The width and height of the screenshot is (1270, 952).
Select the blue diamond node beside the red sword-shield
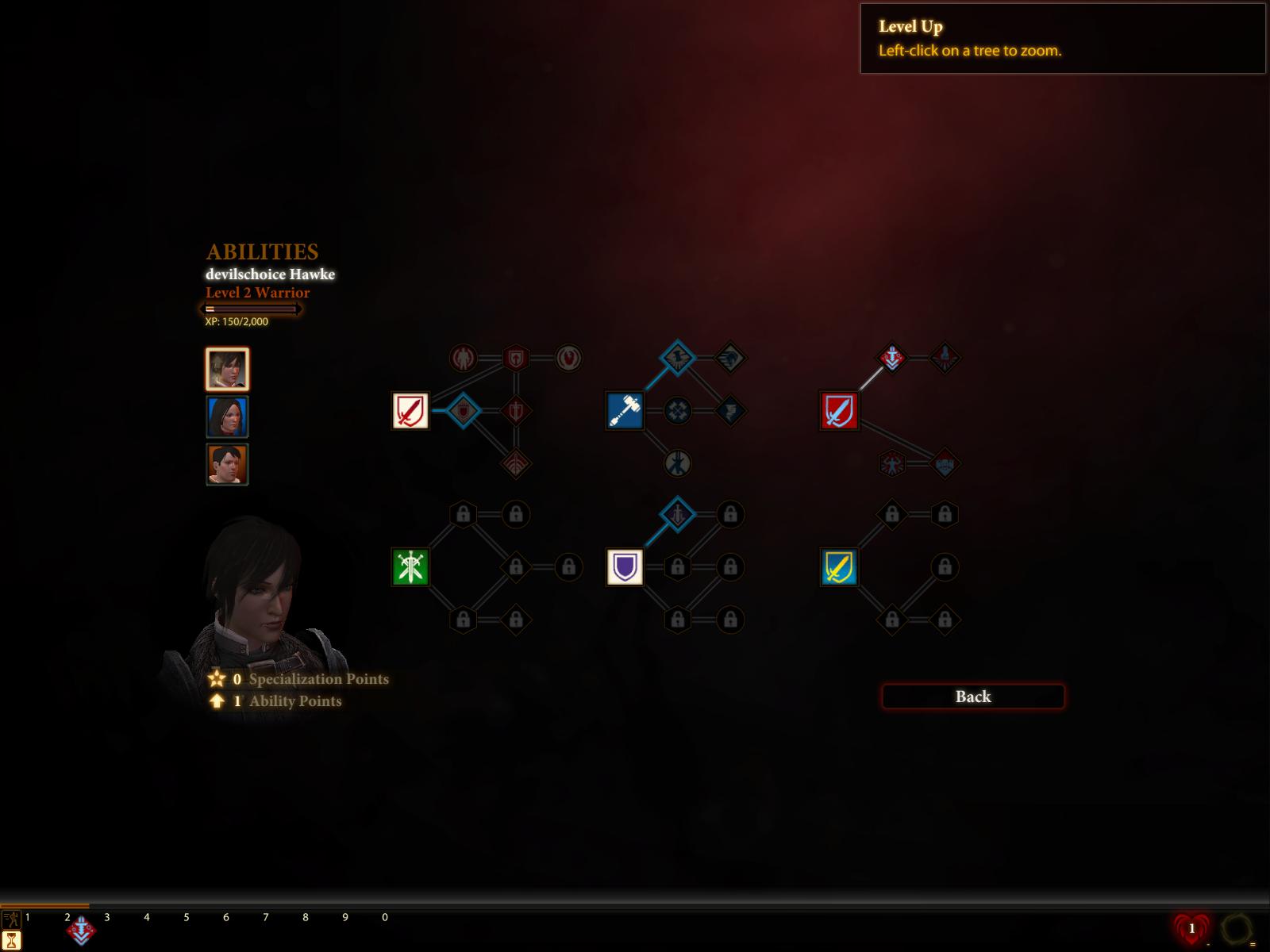(x=464, y=411)
